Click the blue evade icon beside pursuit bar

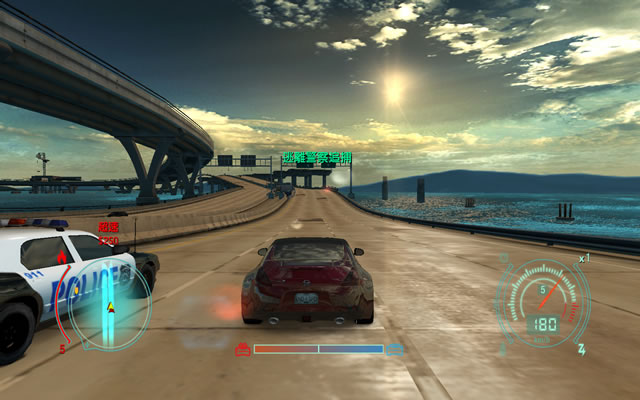(x=396, y=350)
